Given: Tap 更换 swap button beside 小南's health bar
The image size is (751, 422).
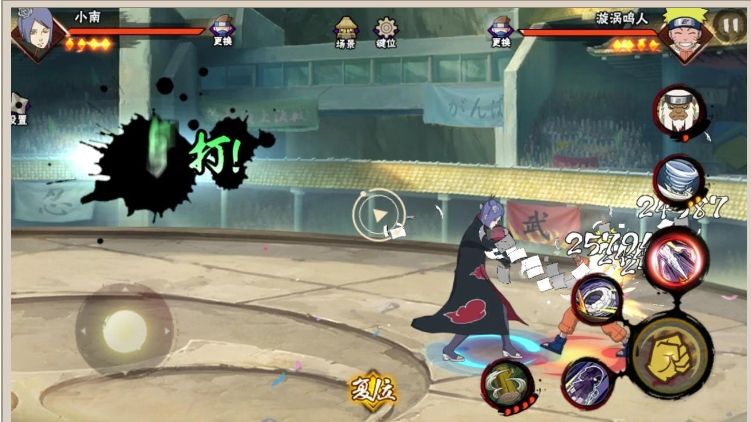Looking at the screenshot, I should click(x=223, y=32).
